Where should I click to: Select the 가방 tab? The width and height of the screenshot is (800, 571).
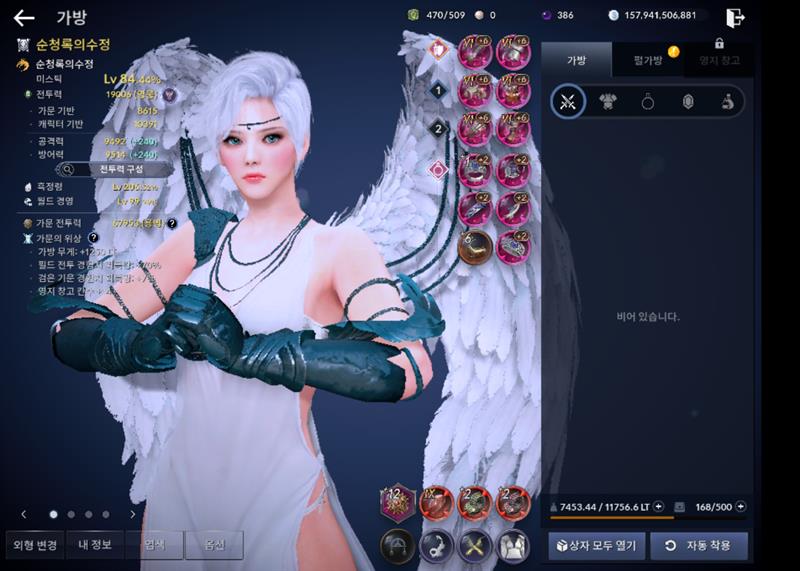point(576,60)
